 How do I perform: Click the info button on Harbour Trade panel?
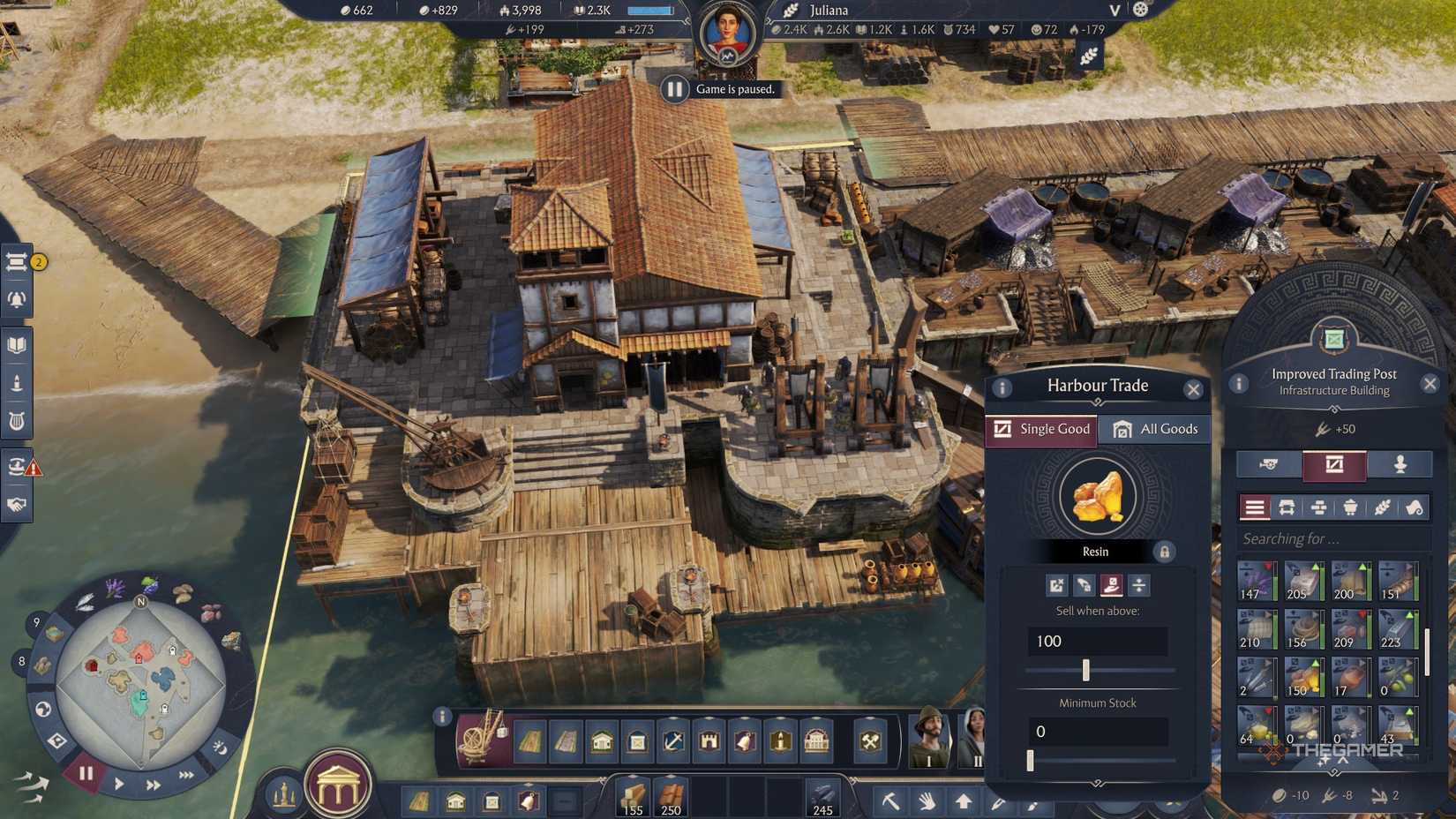click(x=1002, y=386)
